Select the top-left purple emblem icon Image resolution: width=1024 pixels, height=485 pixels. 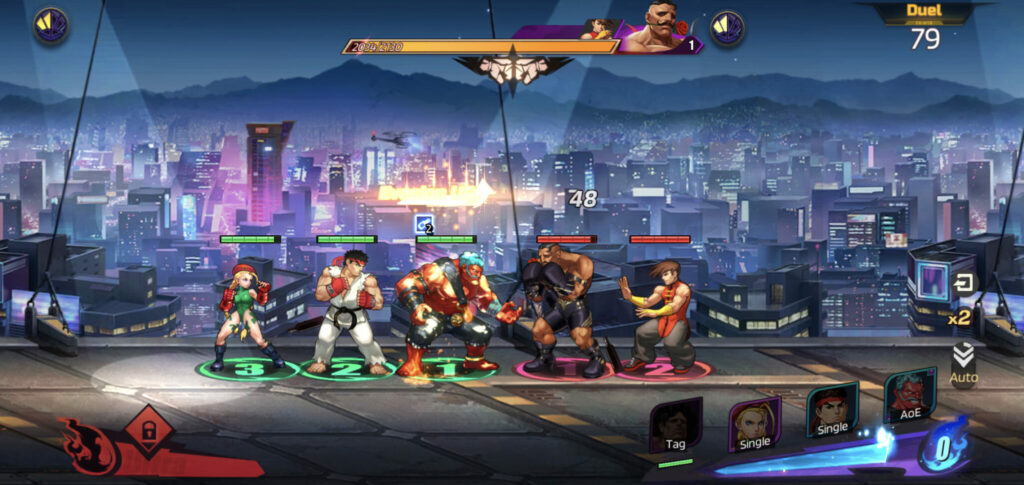(x=49, y=25)
